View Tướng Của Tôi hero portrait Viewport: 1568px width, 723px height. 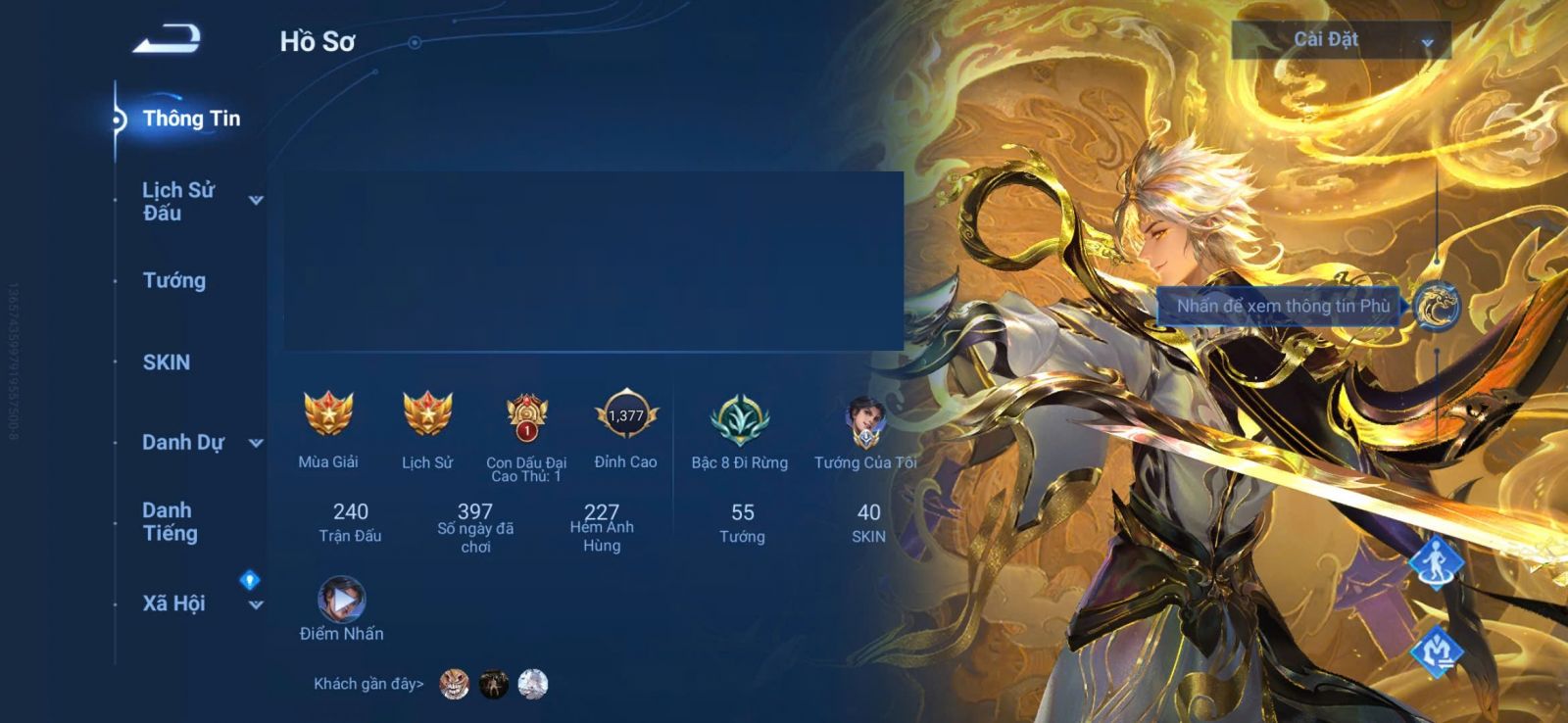point(865,419)
